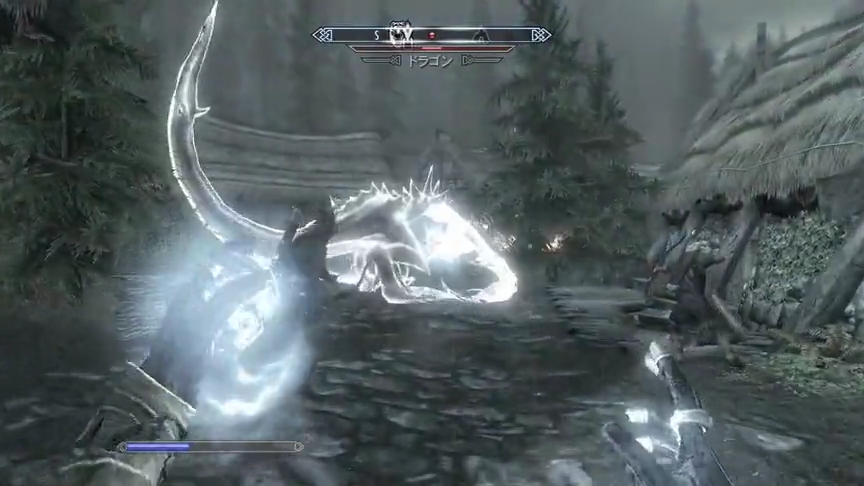Click the dark location marker on the compass
The width and height of the screenshot is (864, 486).
(x=481, y=36)
